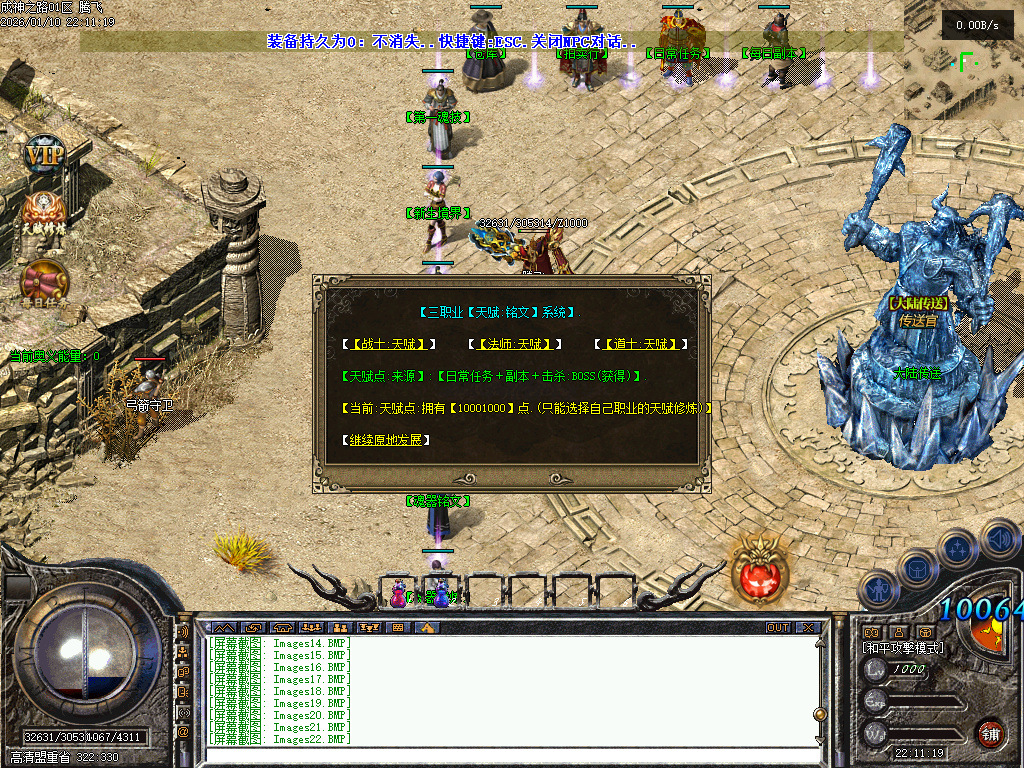Toggle sound with the speaker button

click(x=998, y=537)
